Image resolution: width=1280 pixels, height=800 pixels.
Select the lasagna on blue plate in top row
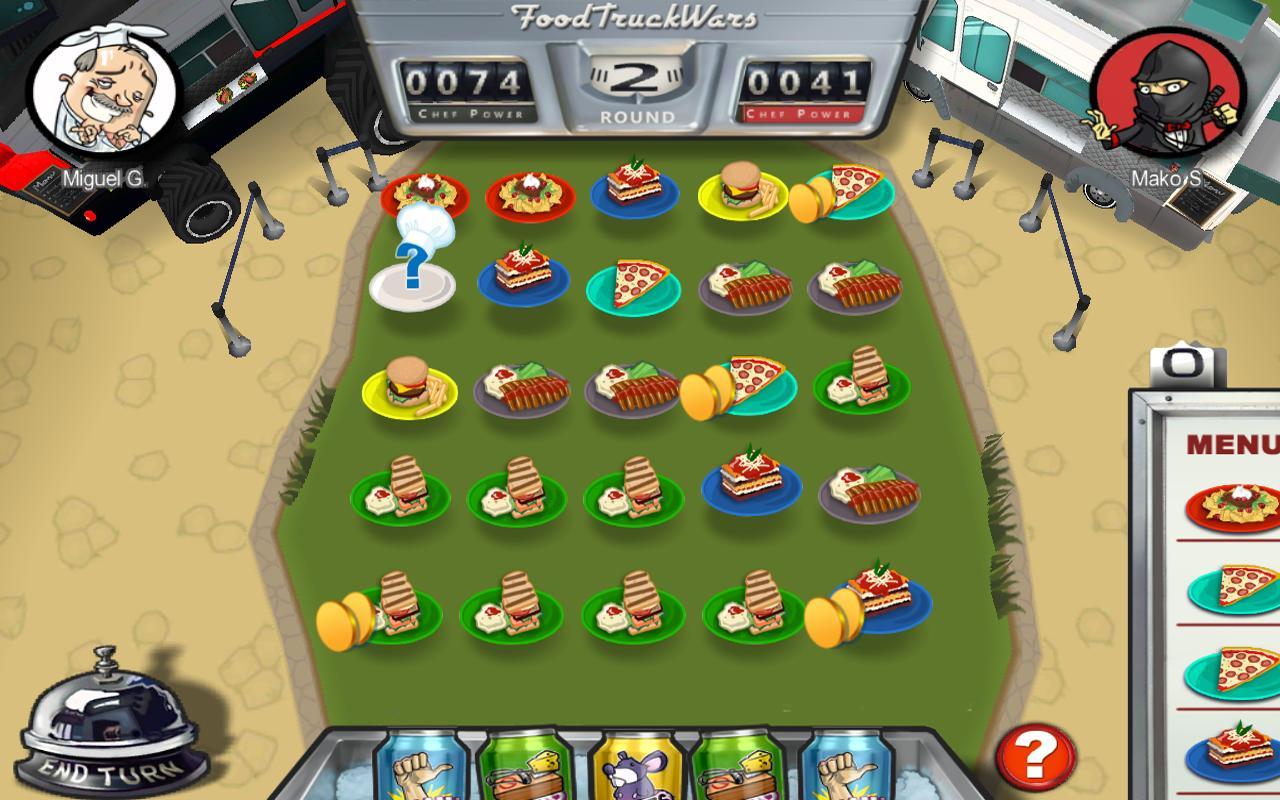click(635, 190)
